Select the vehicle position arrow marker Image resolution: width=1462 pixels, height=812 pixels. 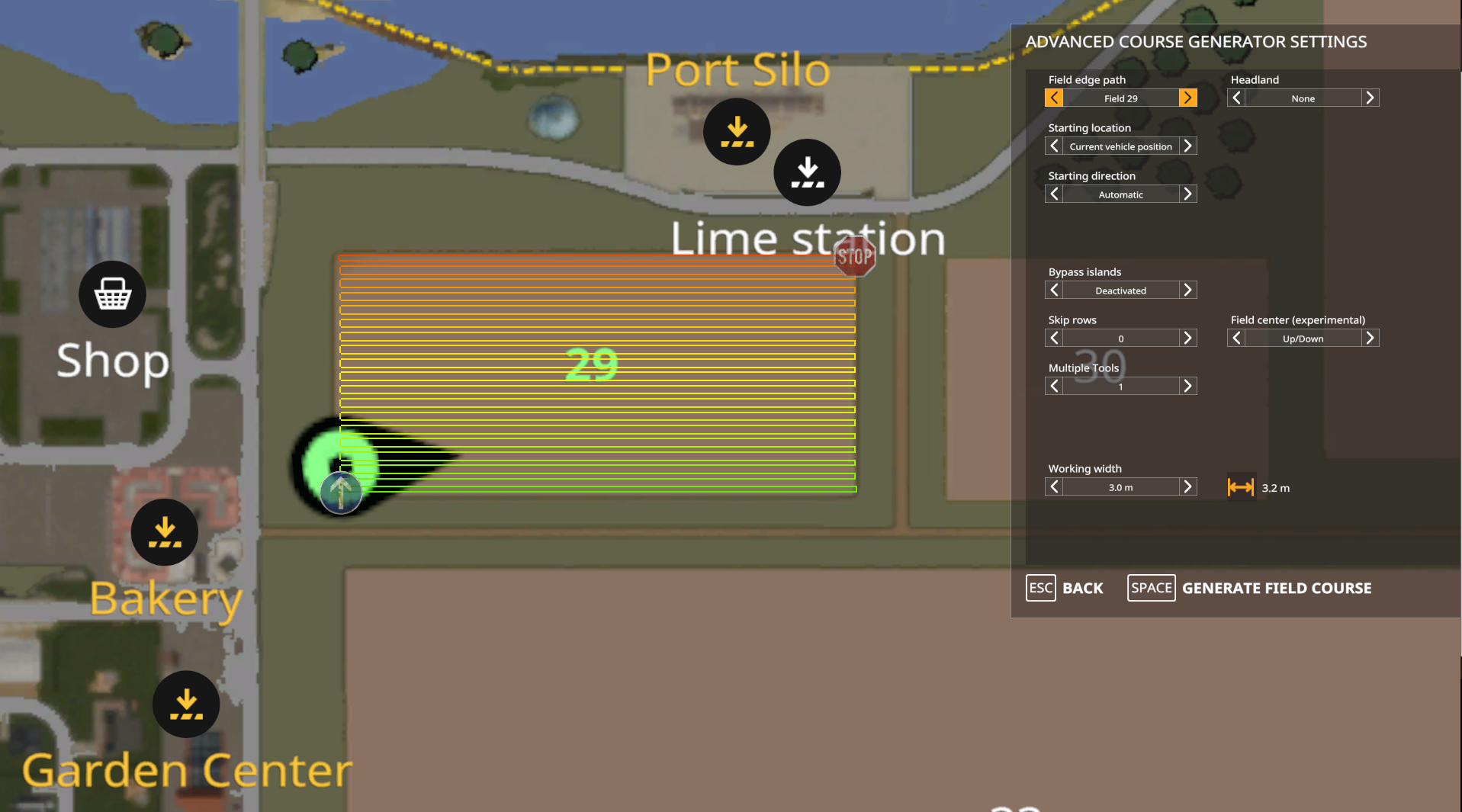click(341, 492)
